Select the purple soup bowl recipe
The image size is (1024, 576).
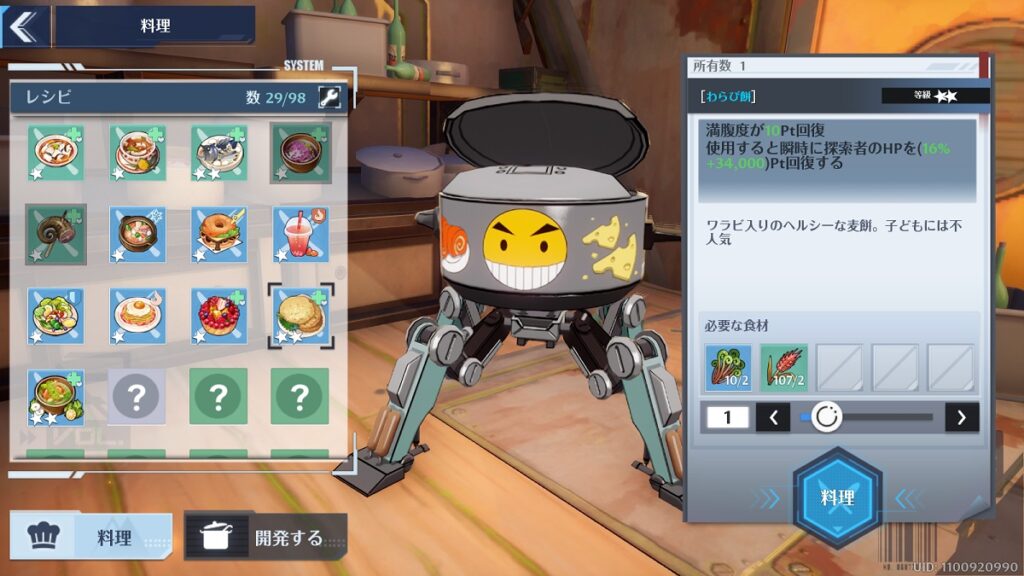tap(299, 152)
